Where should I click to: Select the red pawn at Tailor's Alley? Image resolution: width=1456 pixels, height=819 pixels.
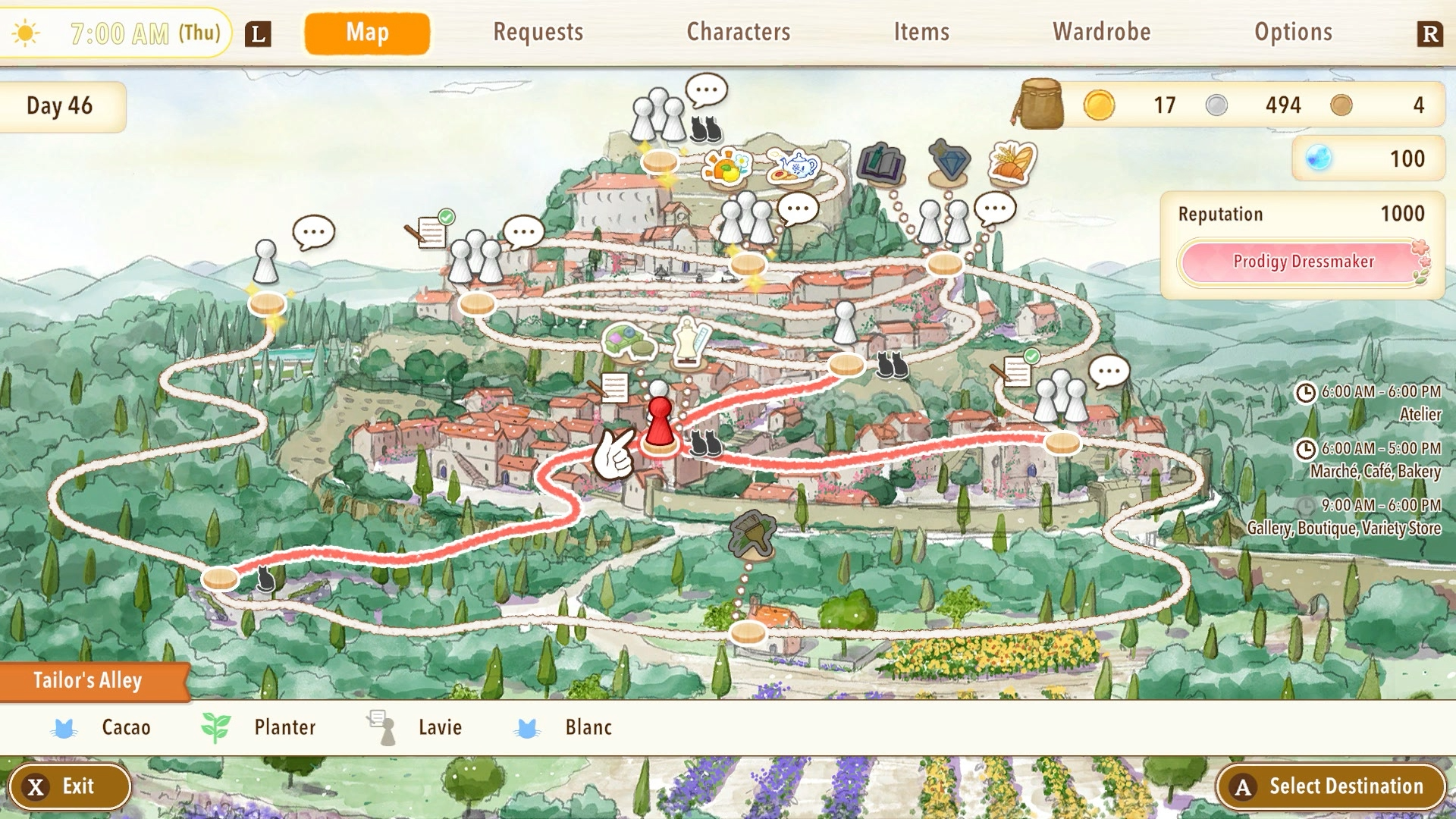coord(660,421)
